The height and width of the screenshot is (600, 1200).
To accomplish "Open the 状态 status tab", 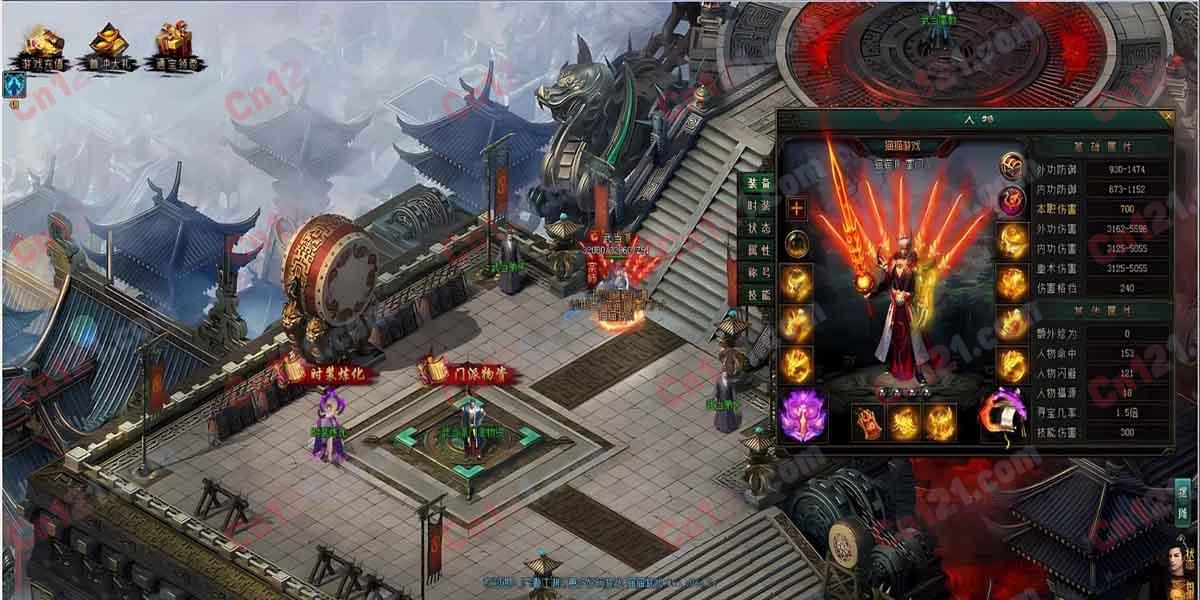I will click(x=758, y=228).
